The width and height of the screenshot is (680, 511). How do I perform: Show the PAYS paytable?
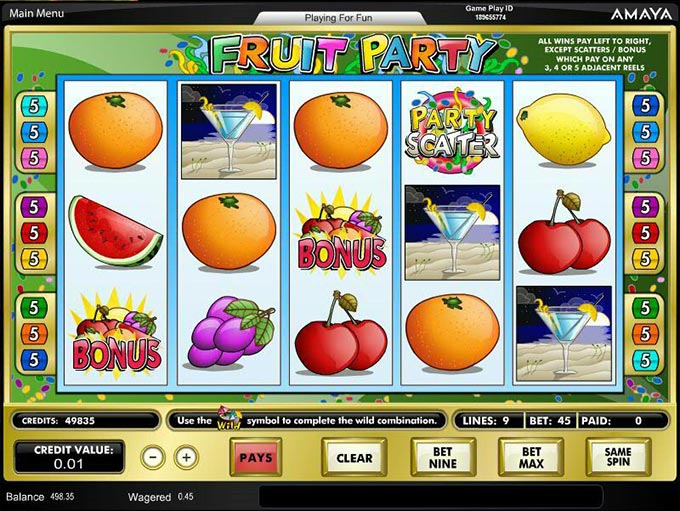coord(256,458)
